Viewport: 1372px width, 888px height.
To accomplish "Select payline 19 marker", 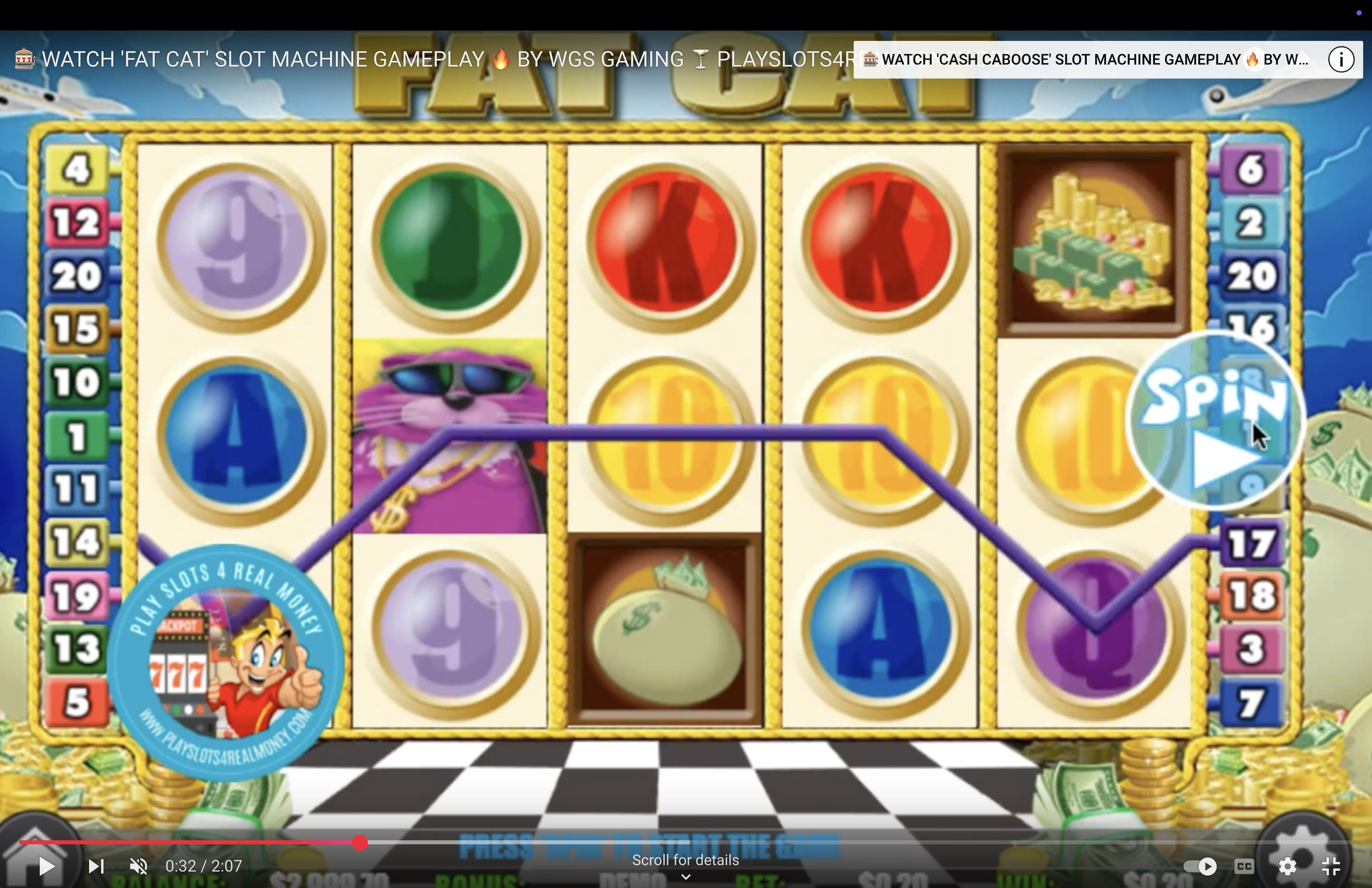I will pos(77,596).
